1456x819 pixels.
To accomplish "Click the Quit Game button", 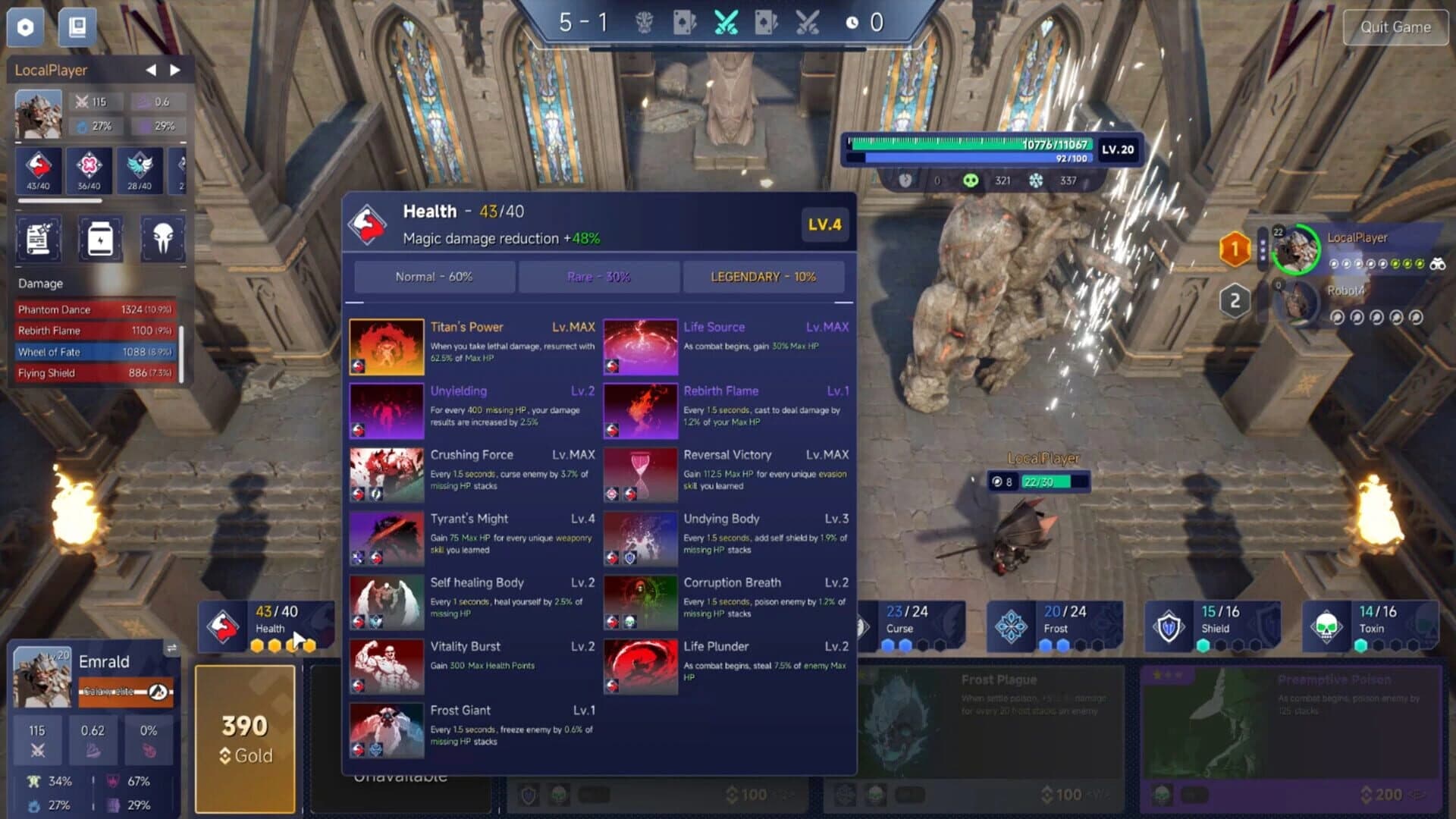I will click(x=1395, y=27).
